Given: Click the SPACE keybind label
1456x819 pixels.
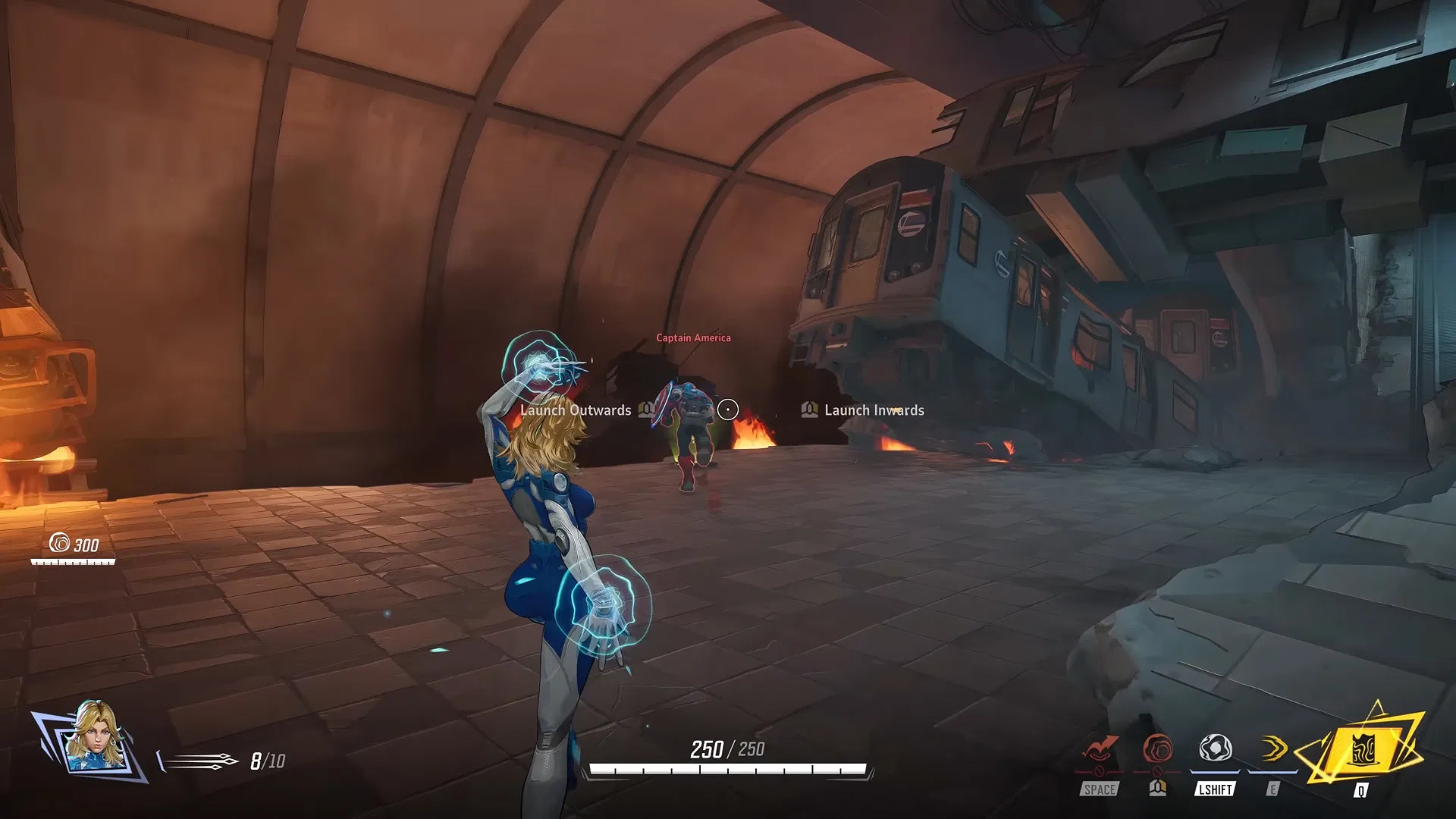Looking at the screenshot, I should pos(1101,789).
